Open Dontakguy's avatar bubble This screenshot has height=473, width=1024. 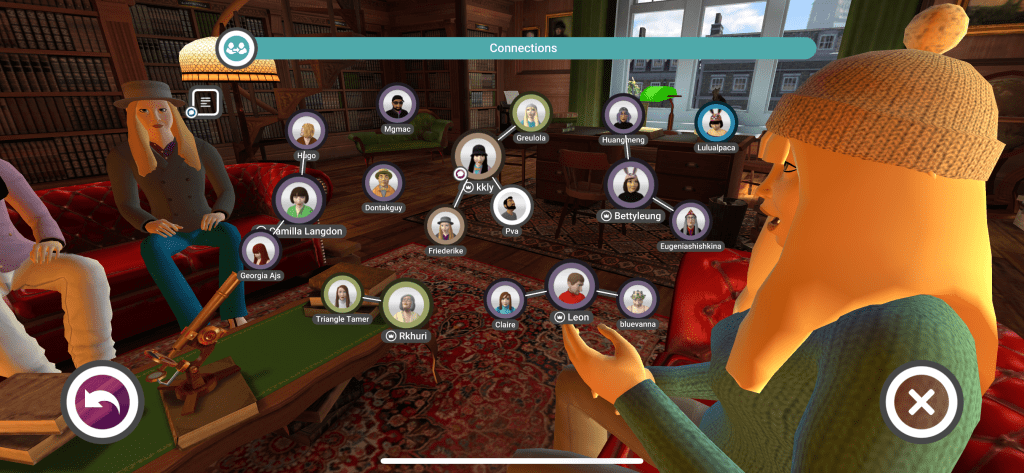point(384,182)
